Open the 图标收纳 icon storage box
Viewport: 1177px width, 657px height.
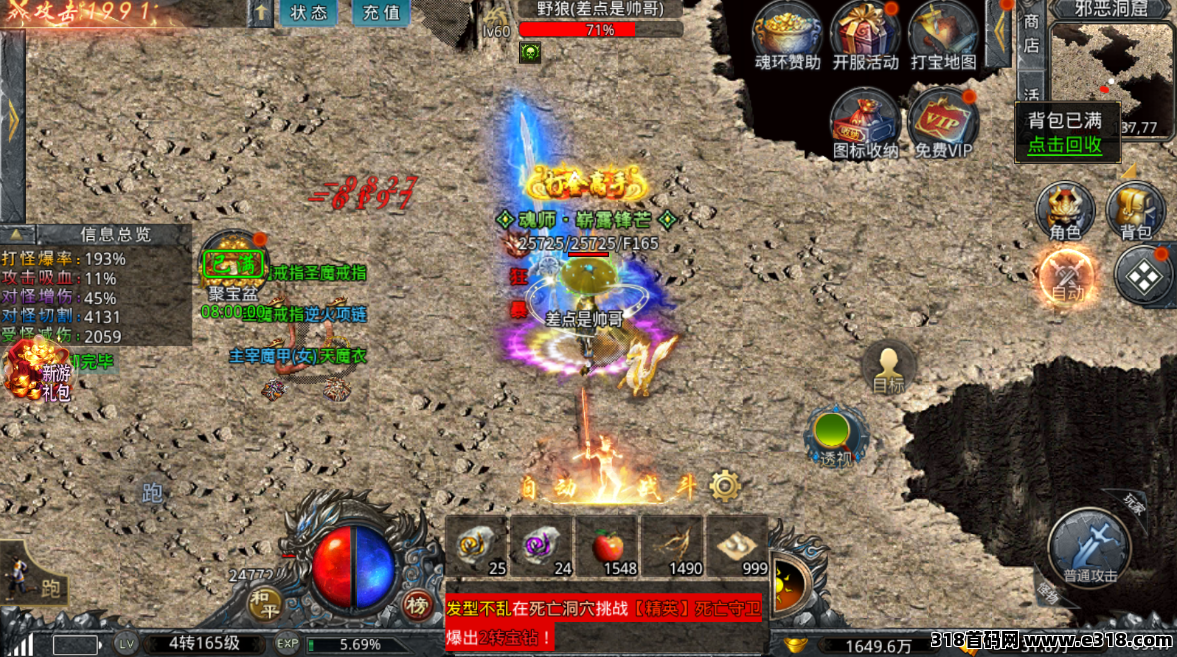[865, 122]
